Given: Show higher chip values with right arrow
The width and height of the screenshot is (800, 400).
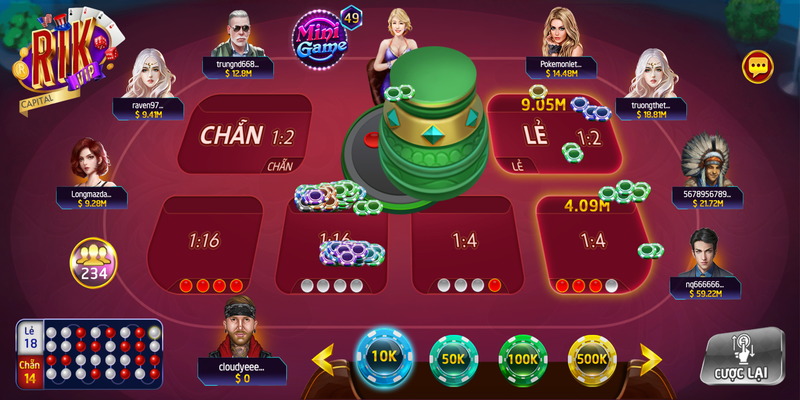Looking at the screenshot, I should 651,358.
